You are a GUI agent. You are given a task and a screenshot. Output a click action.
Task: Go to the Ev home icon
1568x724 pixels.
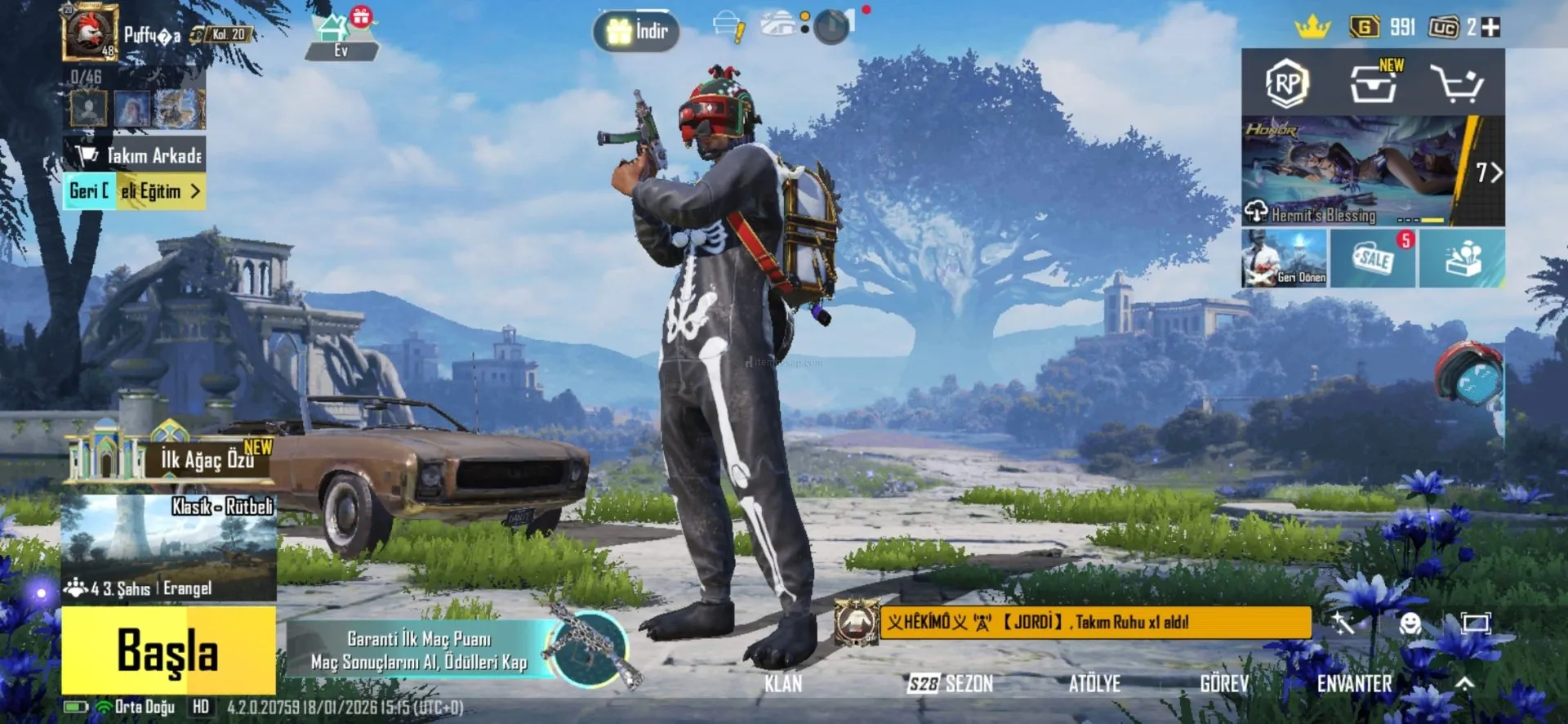pos(341,36)
